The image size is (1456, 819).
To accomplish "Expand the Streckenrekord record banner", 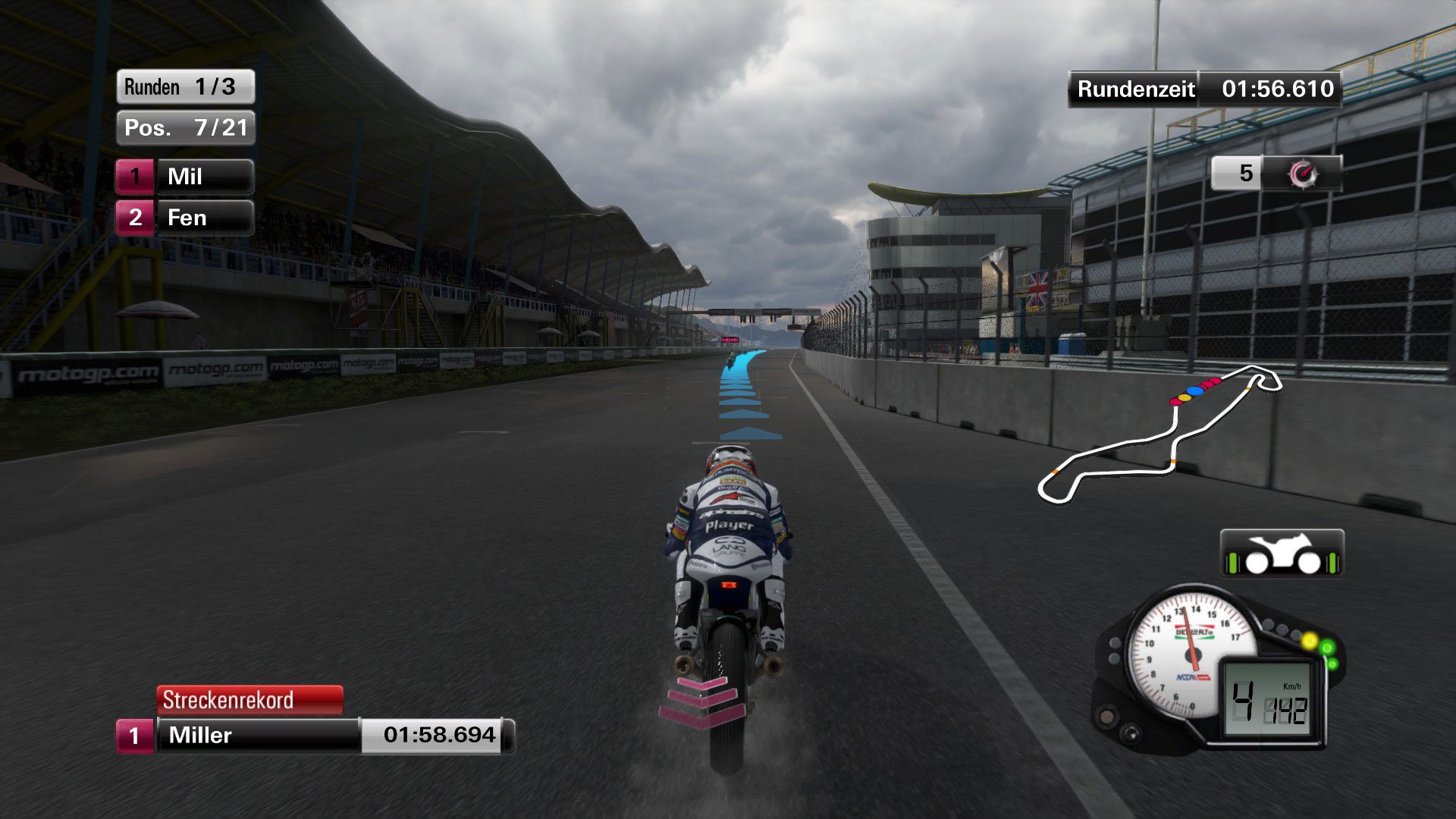I will 250,700.
